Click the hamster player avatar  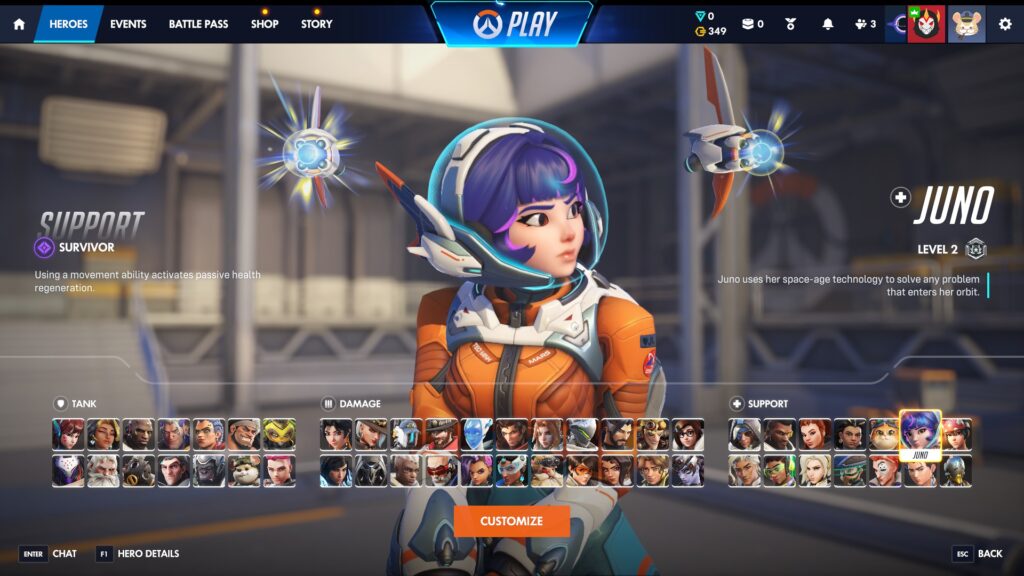[x=966, y=24]
